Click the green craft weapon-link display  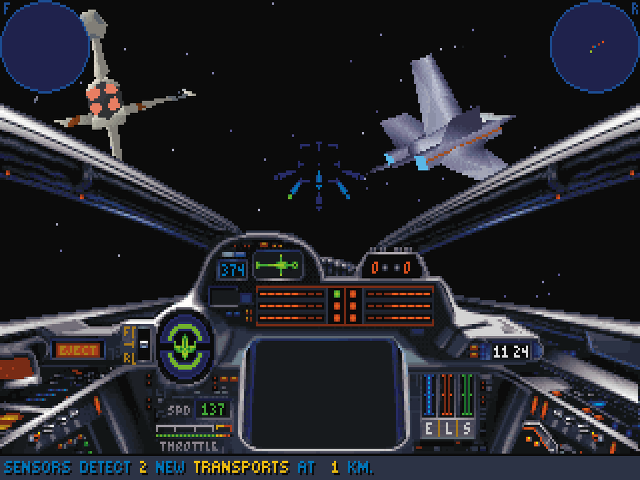click(x=277, y=266)
